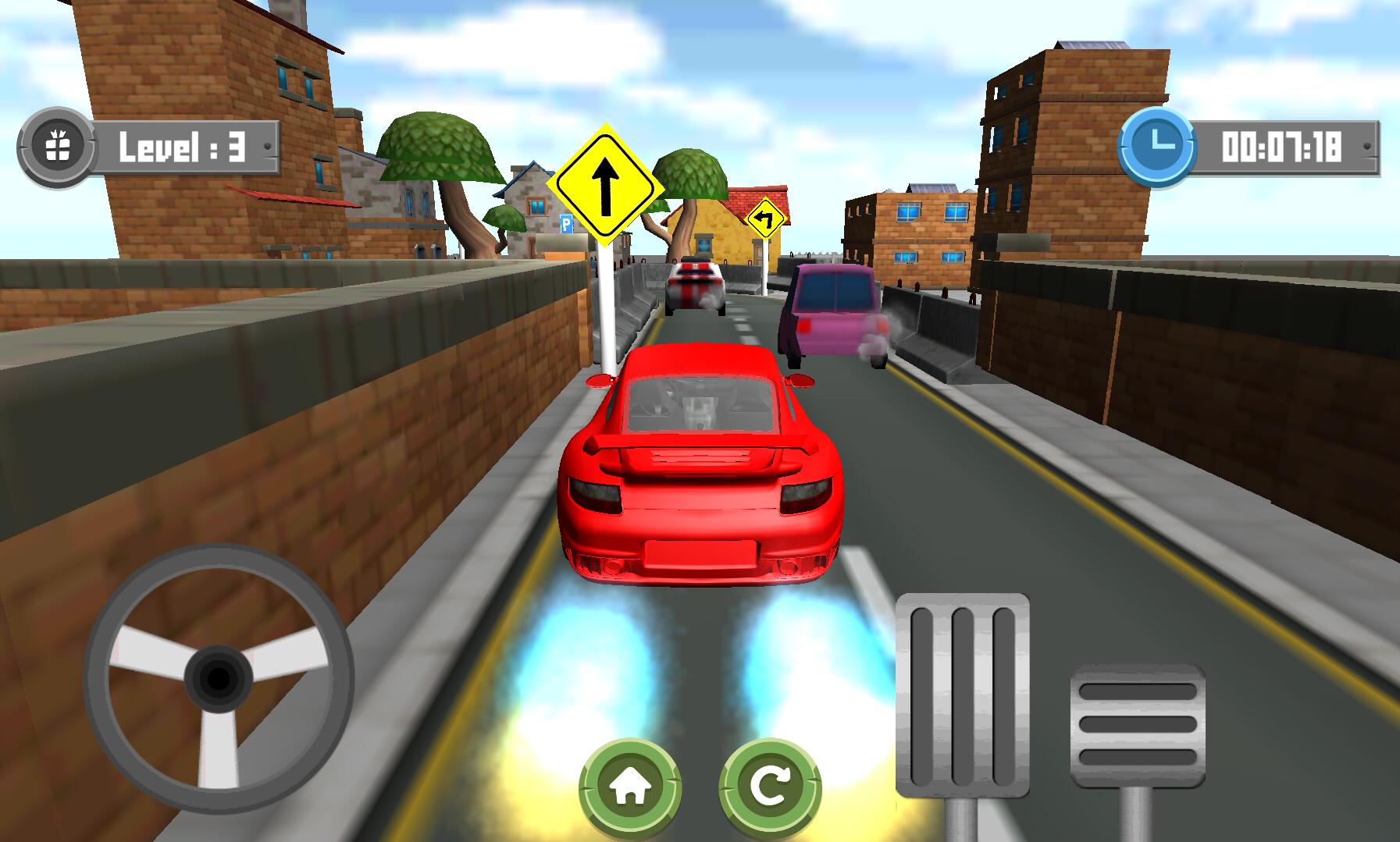1400x842 pixels.
Task: Click the striped car in the distance
Action: tap(693, 289)
